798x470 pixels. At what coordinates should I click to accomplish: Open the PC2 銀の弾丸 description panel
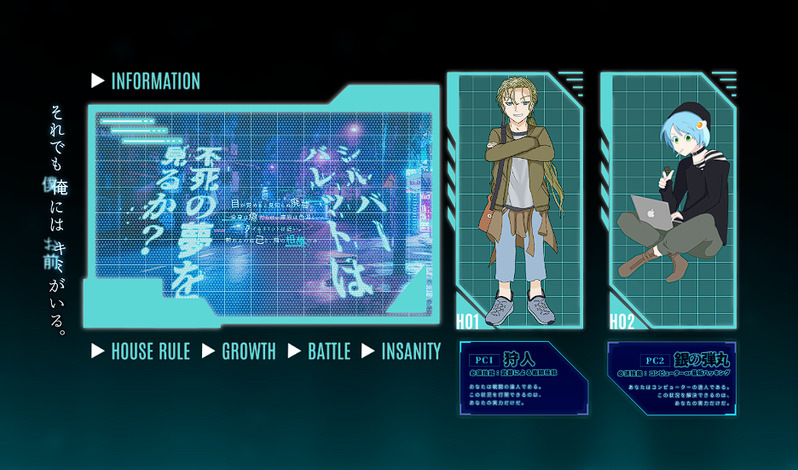coord(668,380)
